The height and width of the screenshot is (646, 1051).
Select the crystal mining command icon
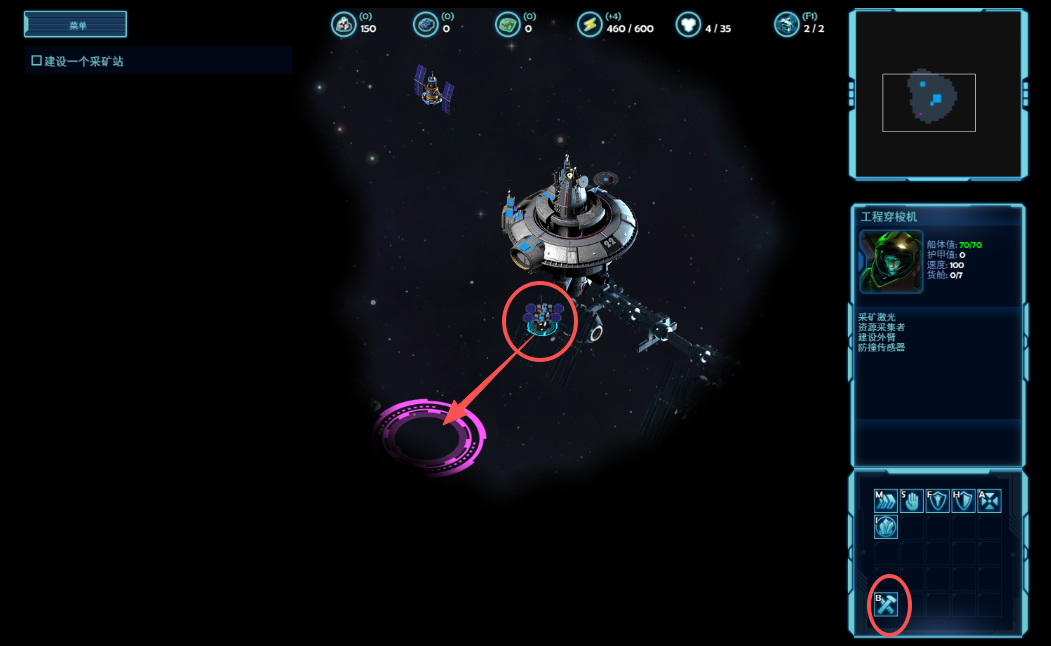[x=885, y=526]
